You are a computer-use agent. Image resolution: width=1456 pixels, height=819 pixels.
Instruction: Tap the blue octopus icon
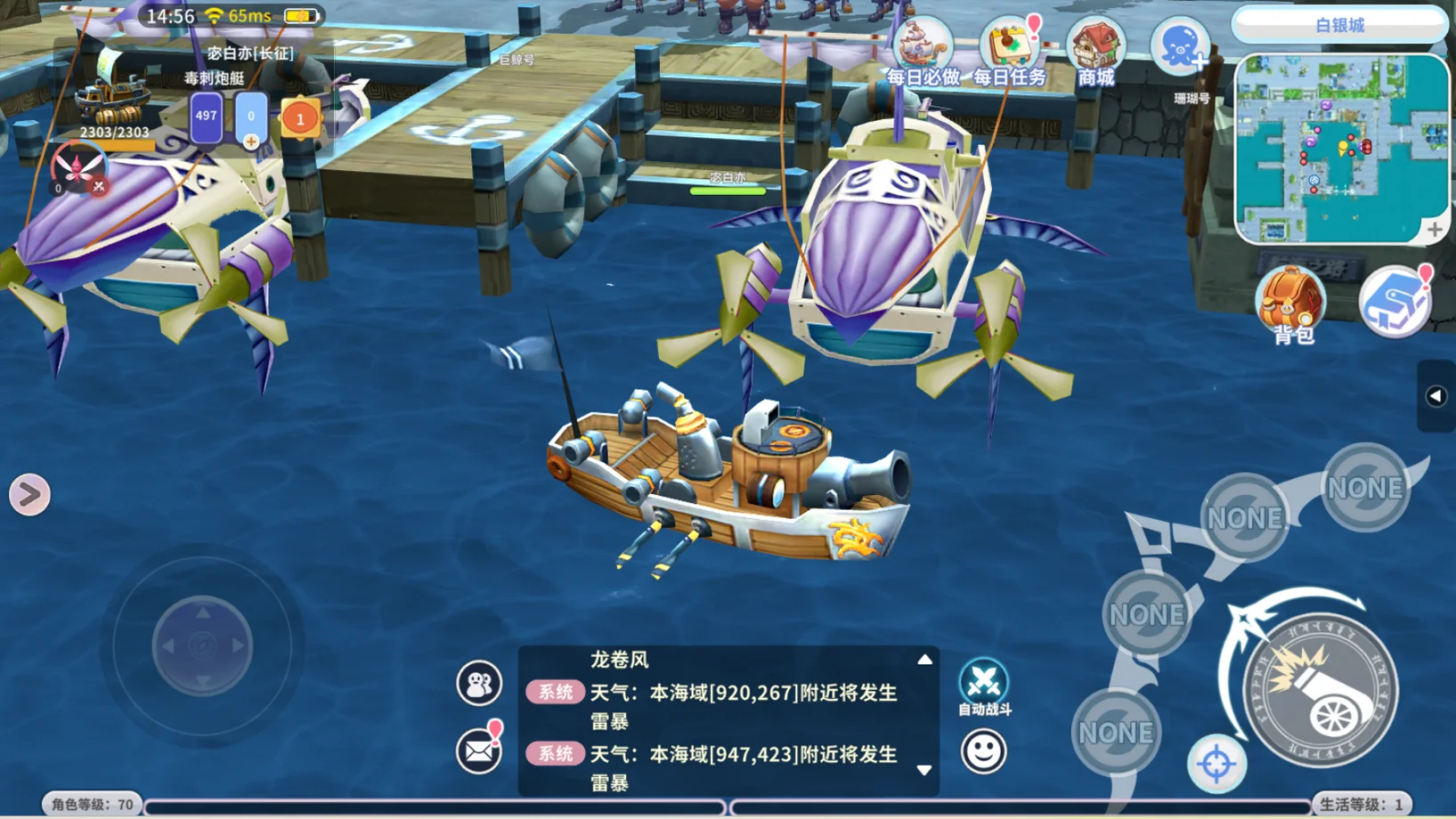1180,46
